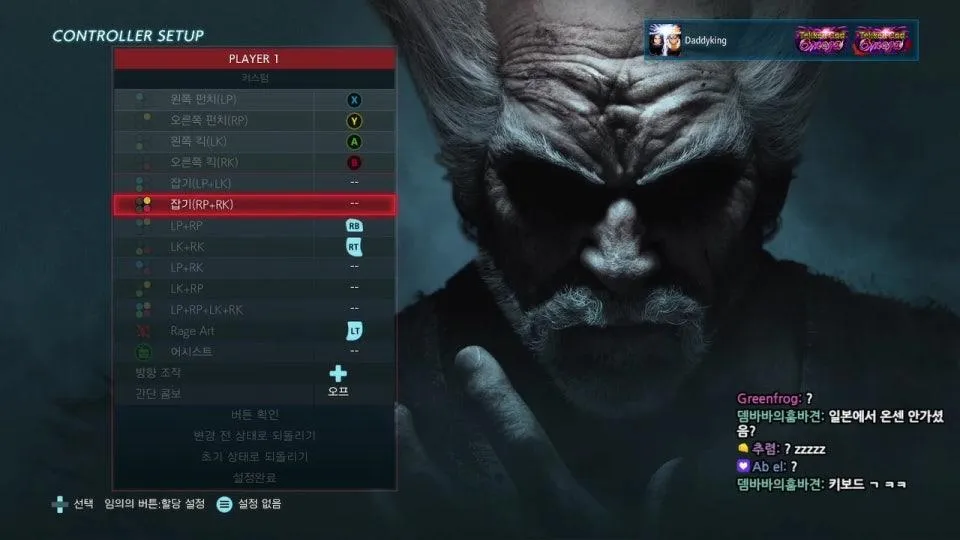The height and width of the screenshot is (540, 960).
Task: Reset with 초기 상태로 되돌리기
Action: click(254, 456)
